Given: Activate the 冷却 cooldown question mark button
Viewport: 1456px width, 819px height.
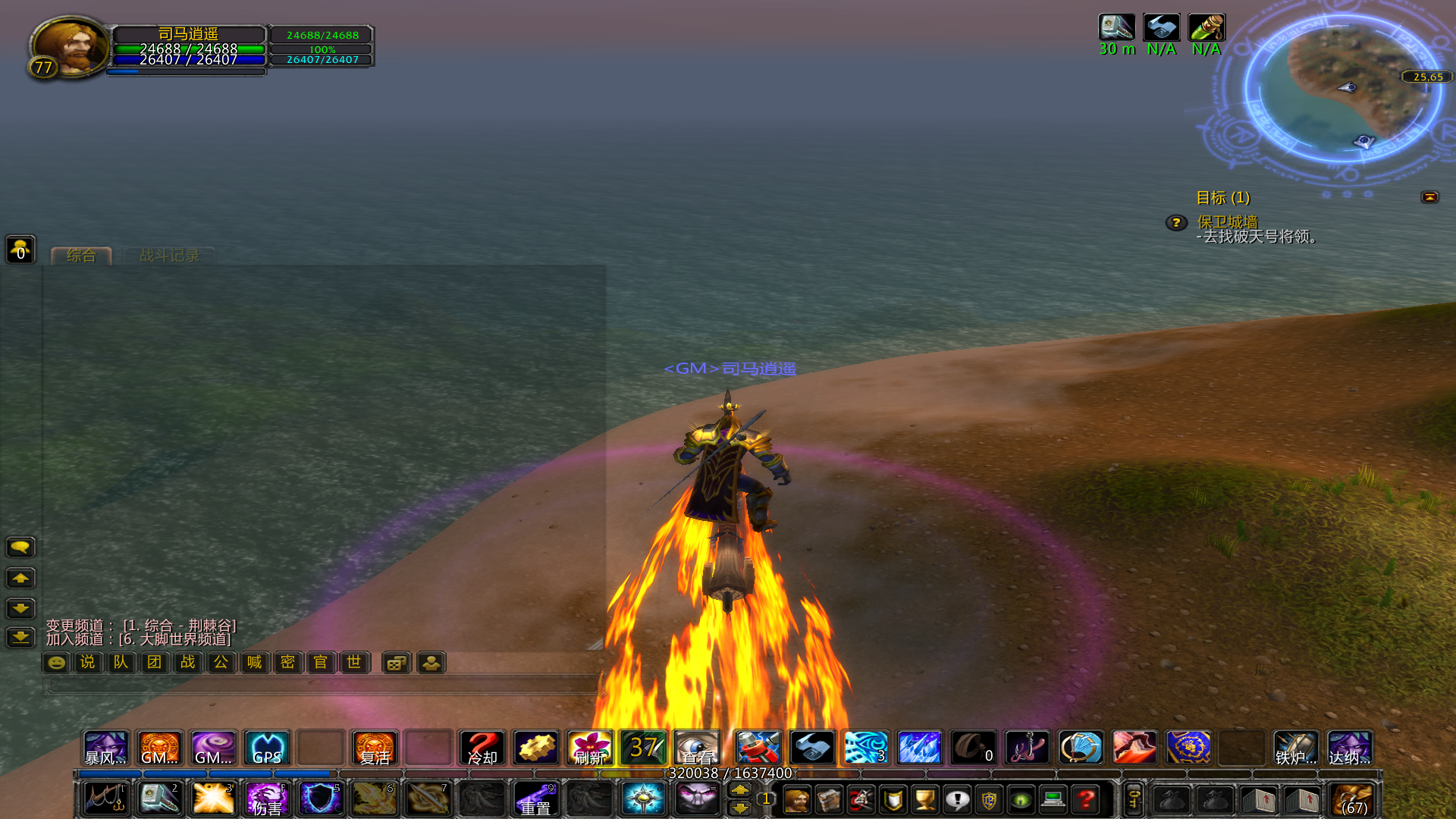Looking at the screenshot, I should pos(482,748).
